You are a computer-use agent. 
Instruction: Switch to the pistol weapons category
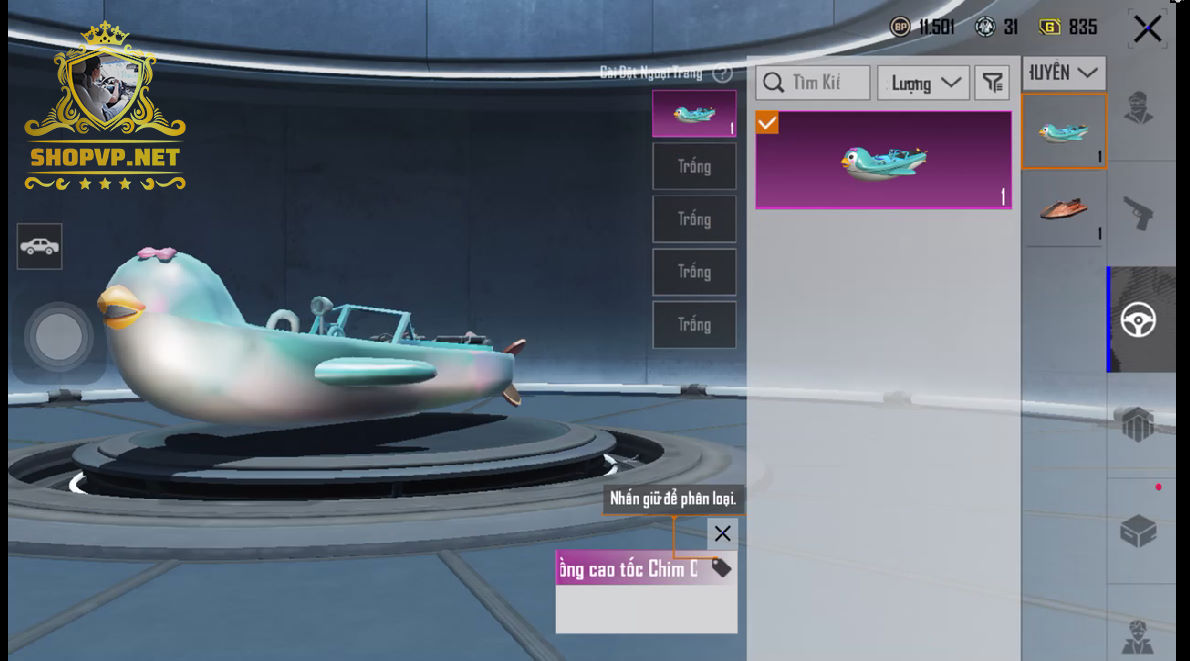(x=1139, y=213)
